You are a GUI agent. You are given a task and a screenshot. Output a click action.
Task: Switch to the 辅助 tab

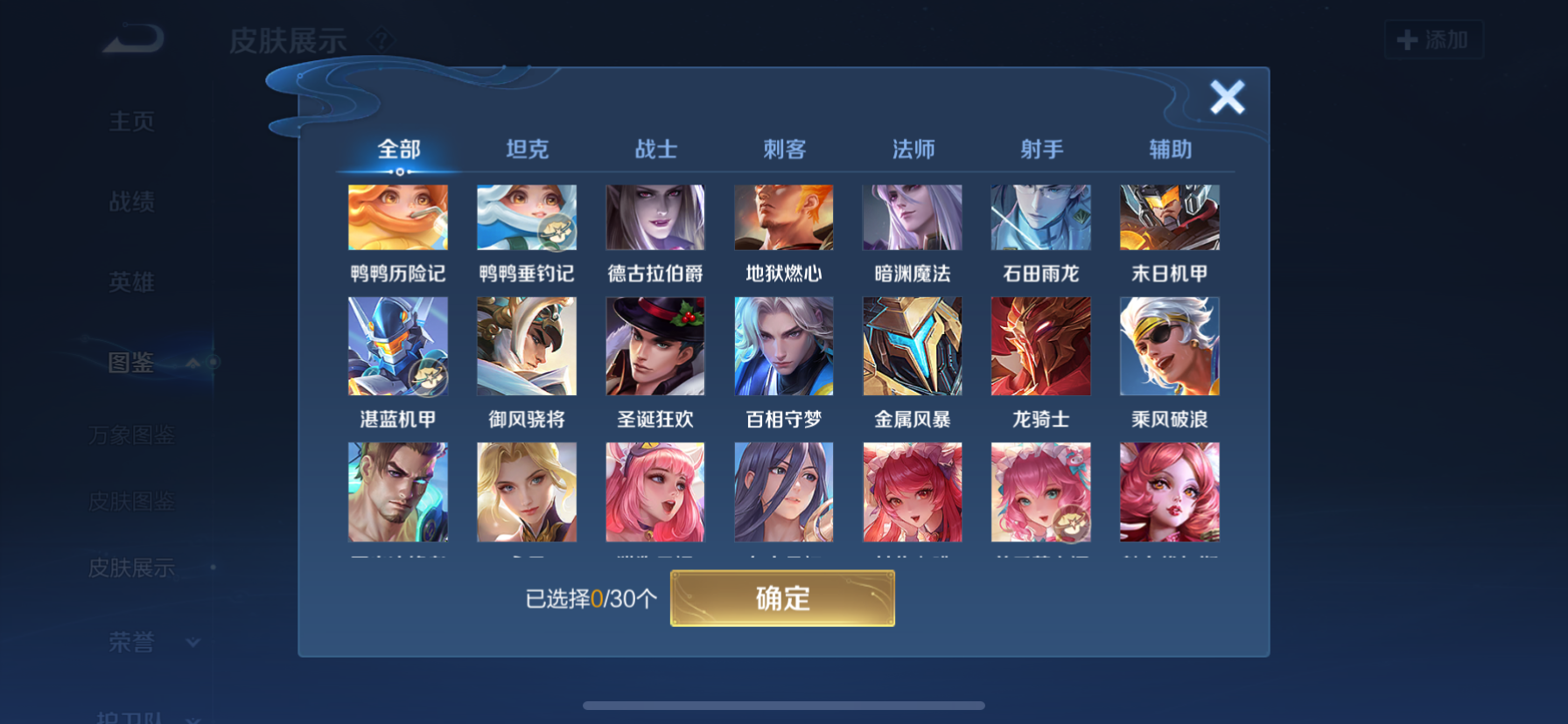tap(1170, 150)
